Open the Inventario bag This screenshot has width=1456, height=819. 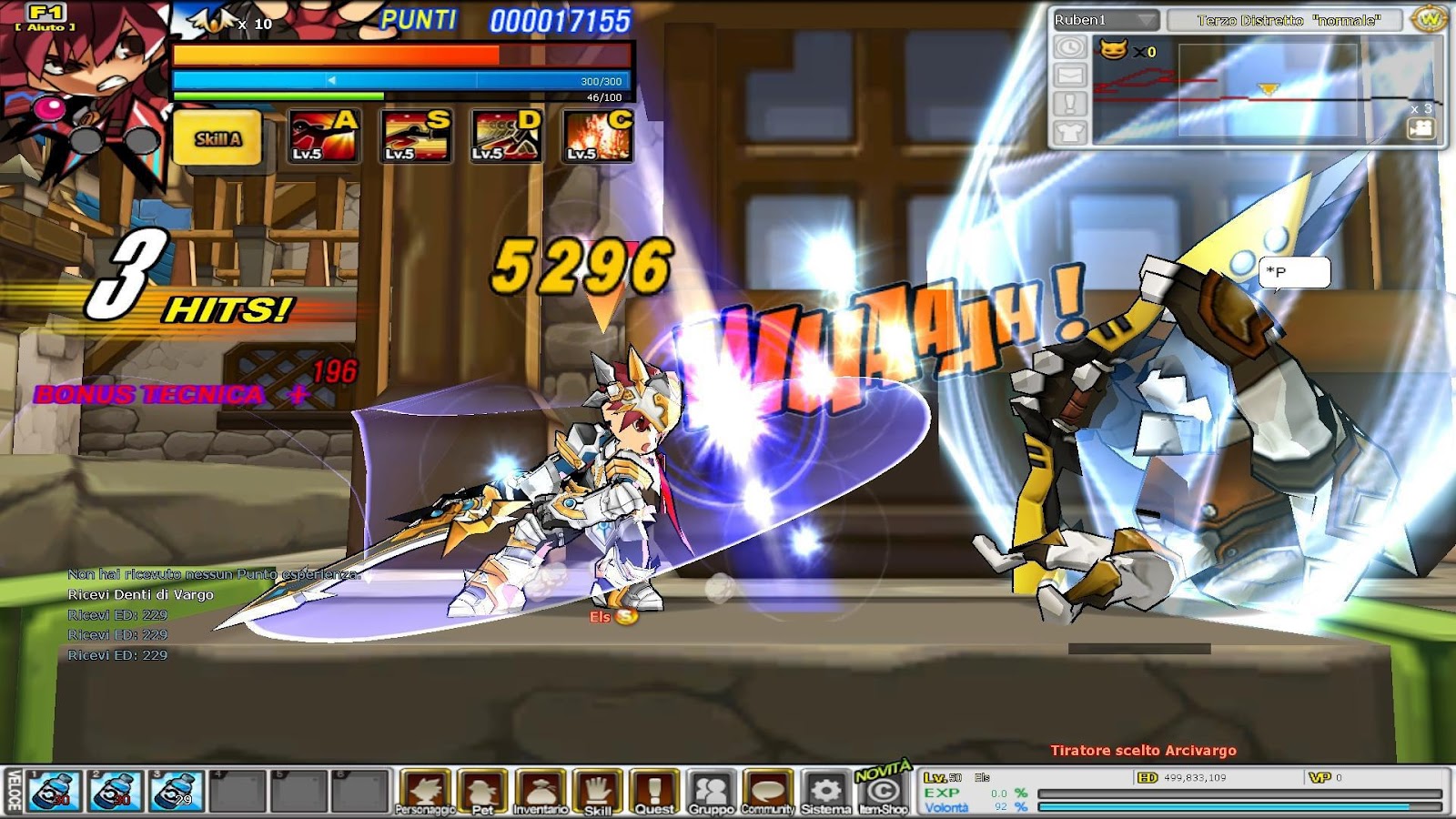(542, 788)
